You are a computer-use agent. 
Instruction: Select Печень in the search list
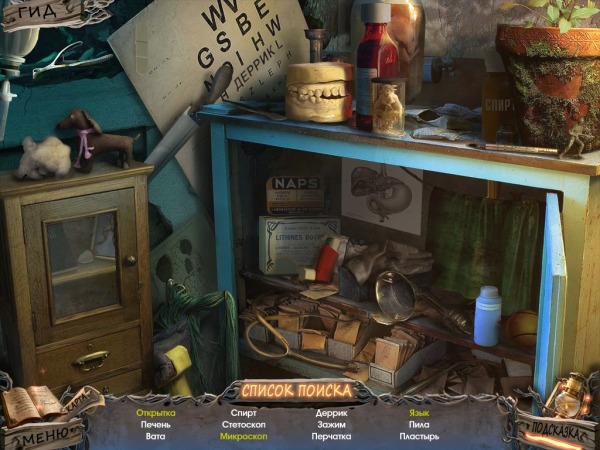point(155,424)
